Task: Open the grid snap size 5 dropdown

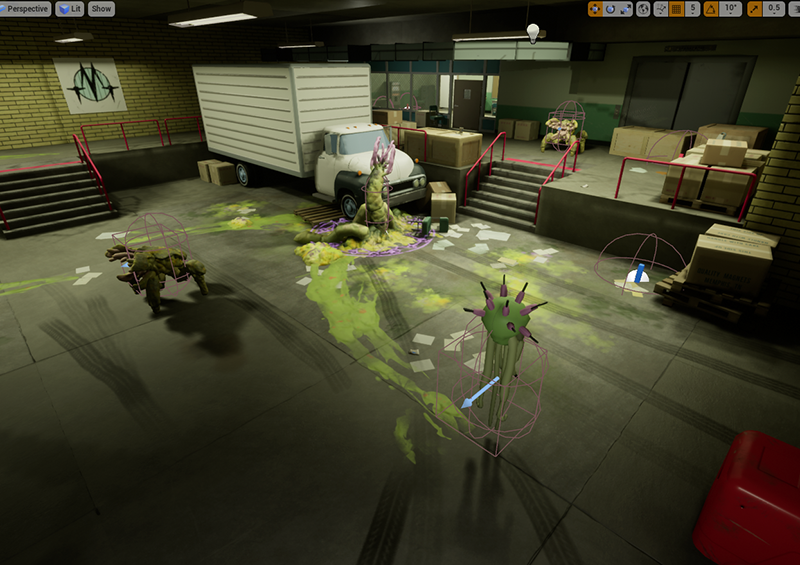Action: 694,9
